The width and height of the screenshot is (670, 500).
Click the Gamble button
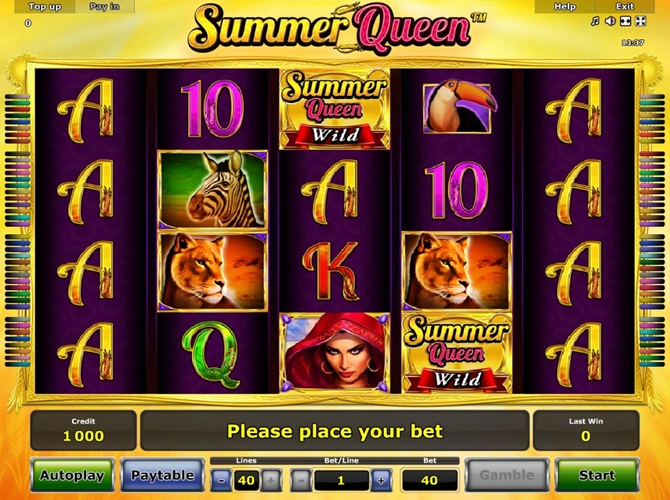[x=507, y=476]
